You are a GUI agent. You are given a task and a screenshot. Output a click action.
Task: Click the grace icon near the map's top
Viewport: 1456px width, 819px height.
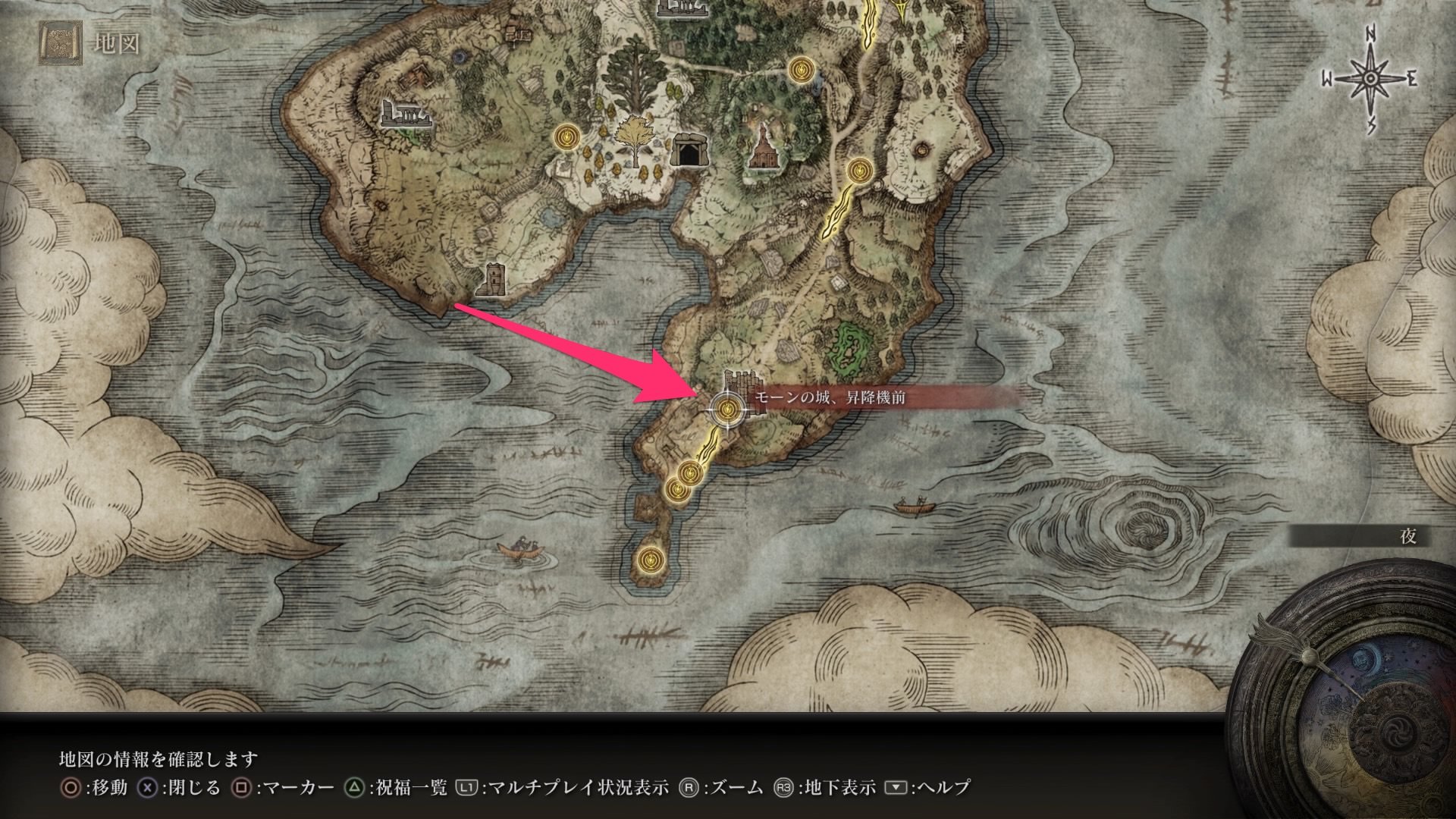[801, 70]
